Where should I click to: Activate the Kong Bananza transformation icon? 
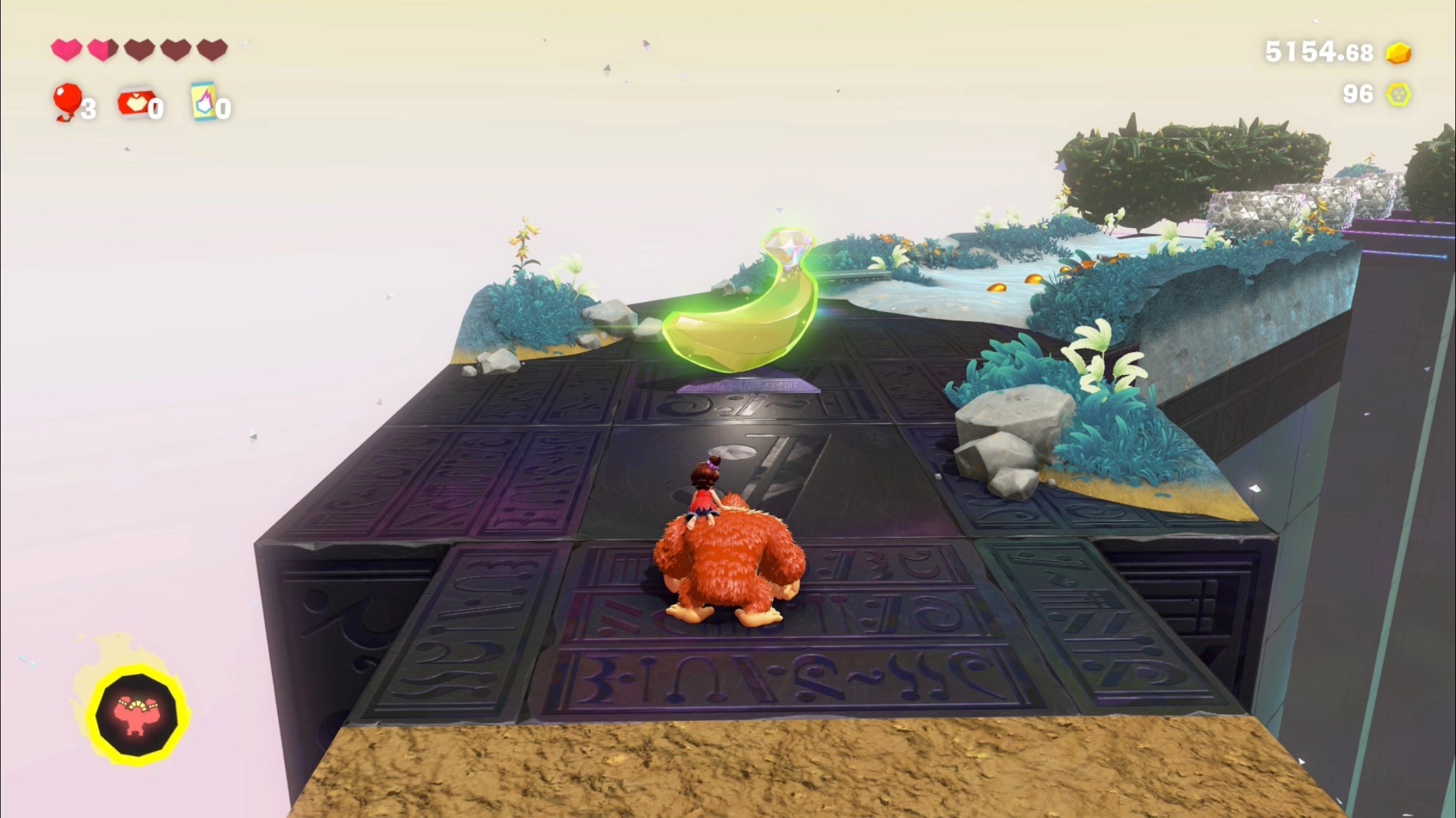[x=136, y=715]
